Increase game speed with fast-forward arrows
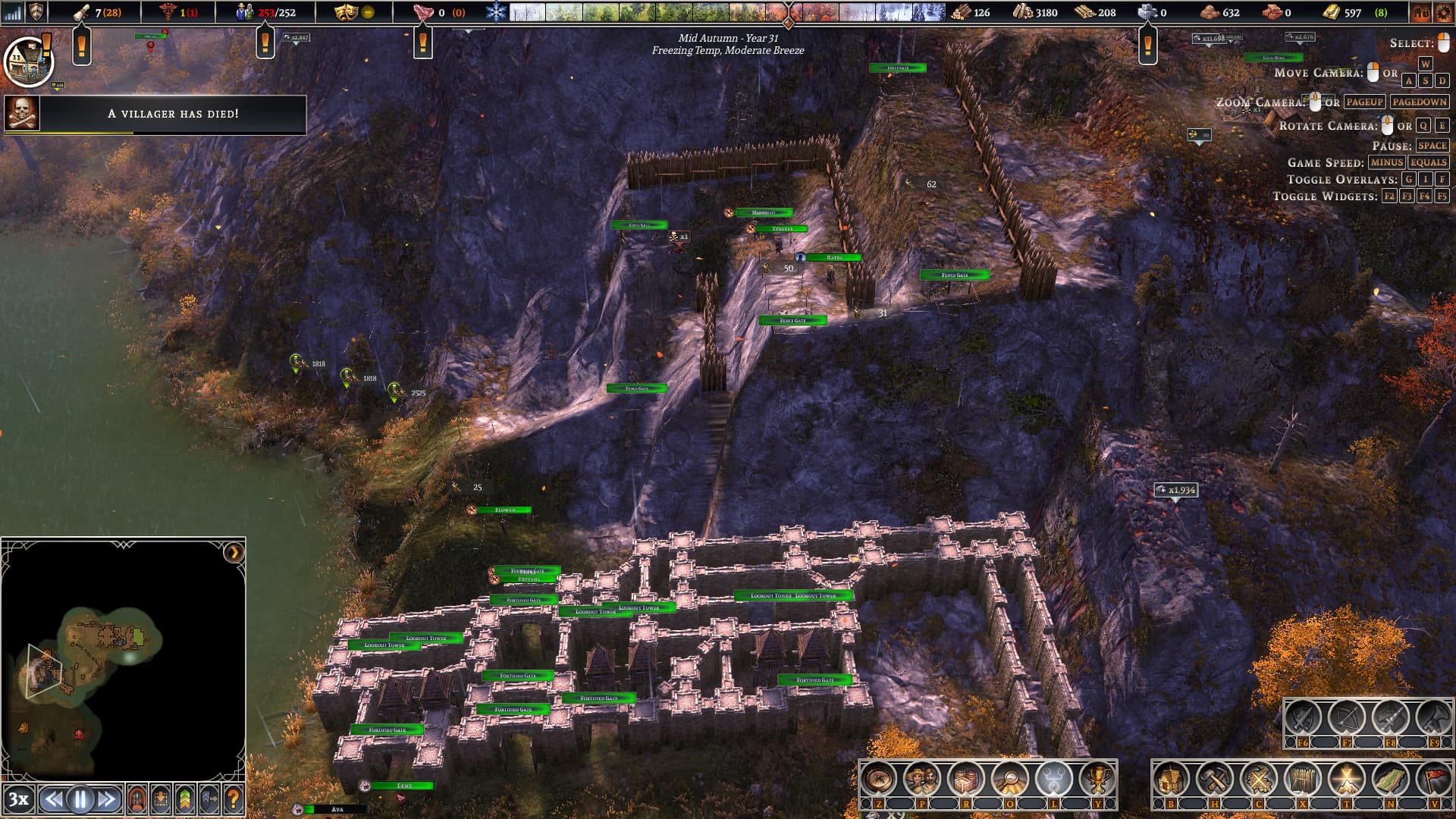Viewport: 1456px width, 819px height. 108,799
